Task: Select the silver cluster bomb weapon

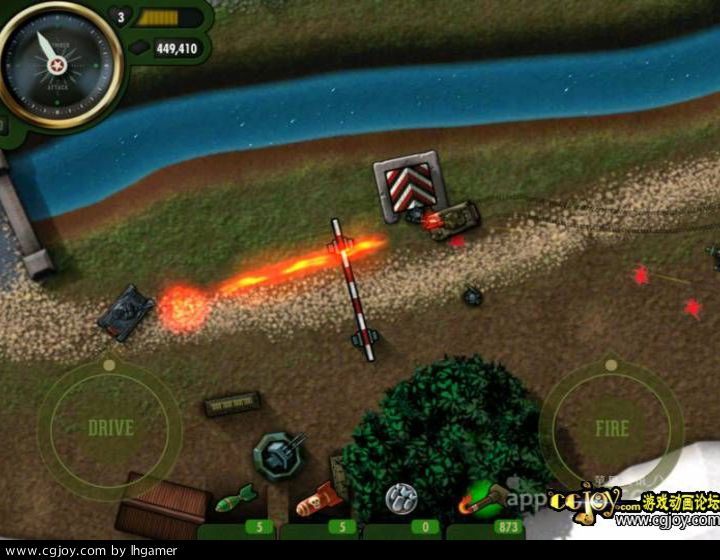Action: click(x=402, y=497)
